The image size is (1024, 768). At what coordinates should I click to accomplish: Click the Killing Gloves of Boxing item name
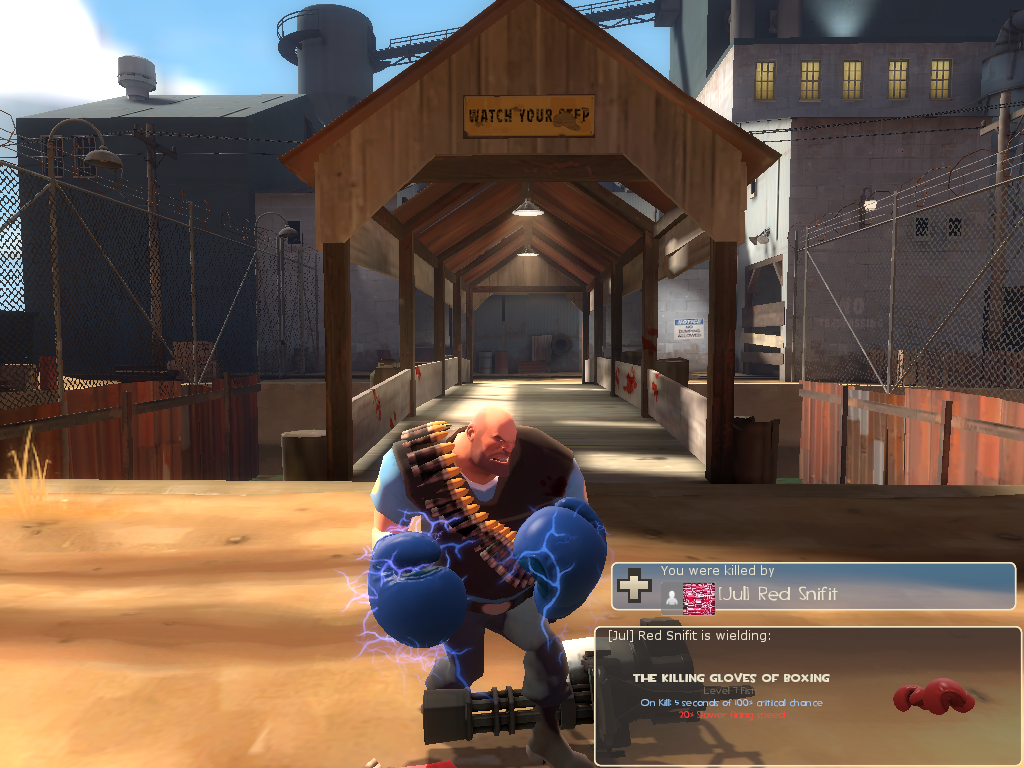[731, 678]
